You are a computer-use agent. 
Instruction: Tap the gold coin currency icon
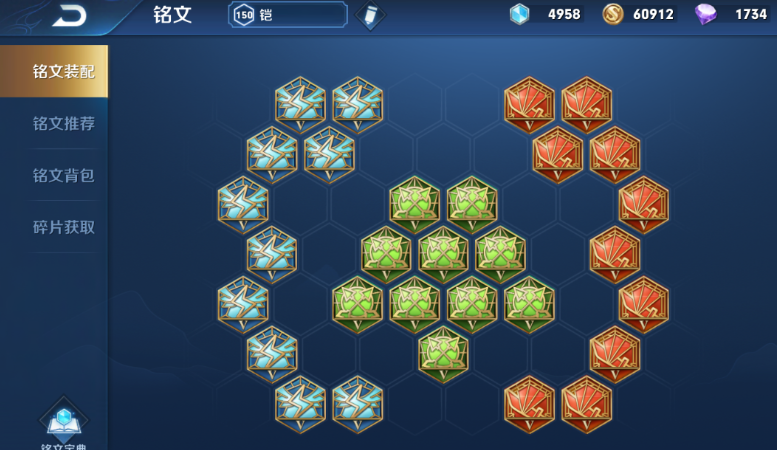[613, 14]
